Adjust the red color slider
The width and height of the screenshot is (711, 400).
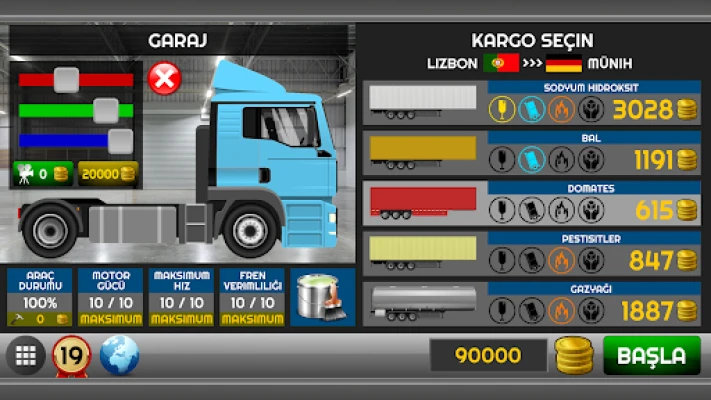click(67, 79)
